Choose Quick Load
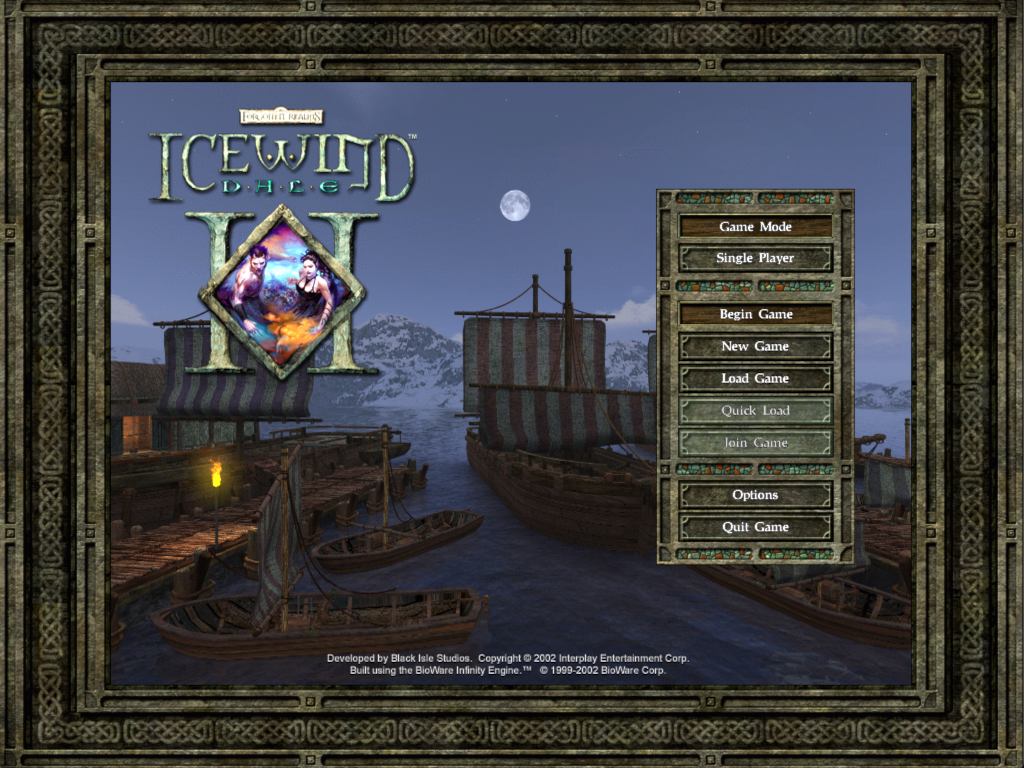Viewport: 1024px width, 768px height. click(x=755, y=410)
